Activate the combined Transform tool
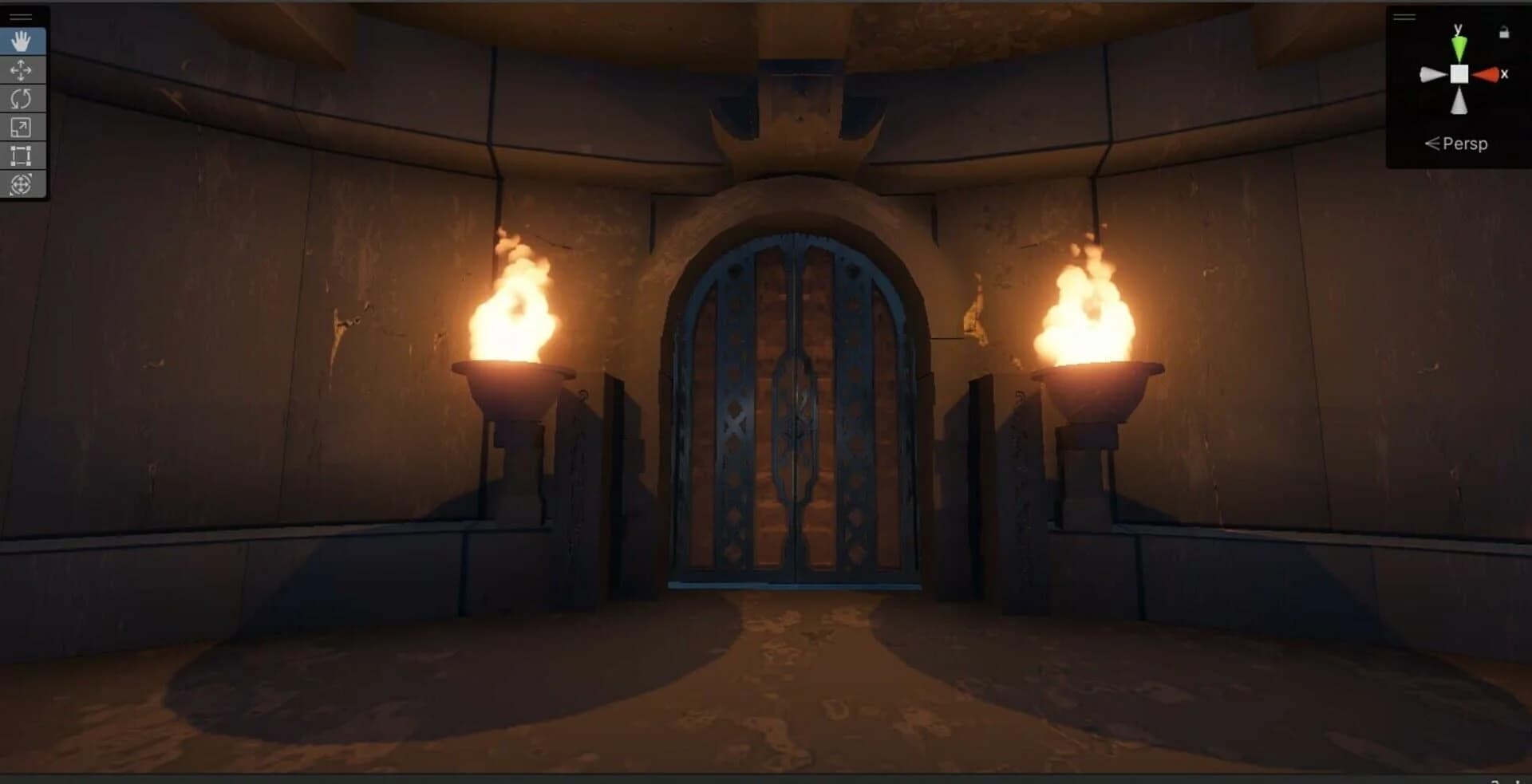 (x=22, y=185)
